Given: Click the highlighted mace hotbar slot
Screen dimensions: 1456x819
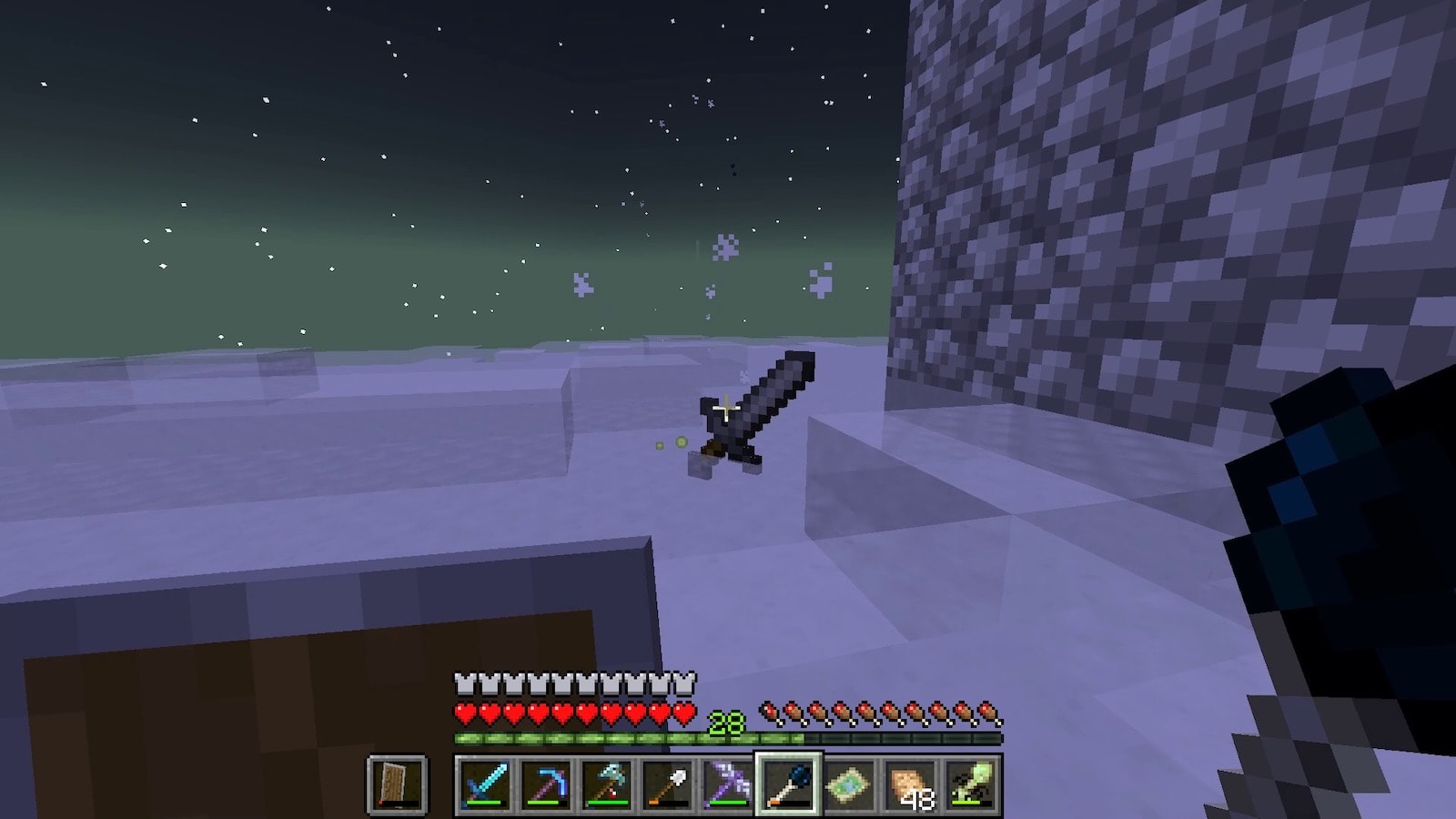Looking at the screenshot, I should coord(788,784).
